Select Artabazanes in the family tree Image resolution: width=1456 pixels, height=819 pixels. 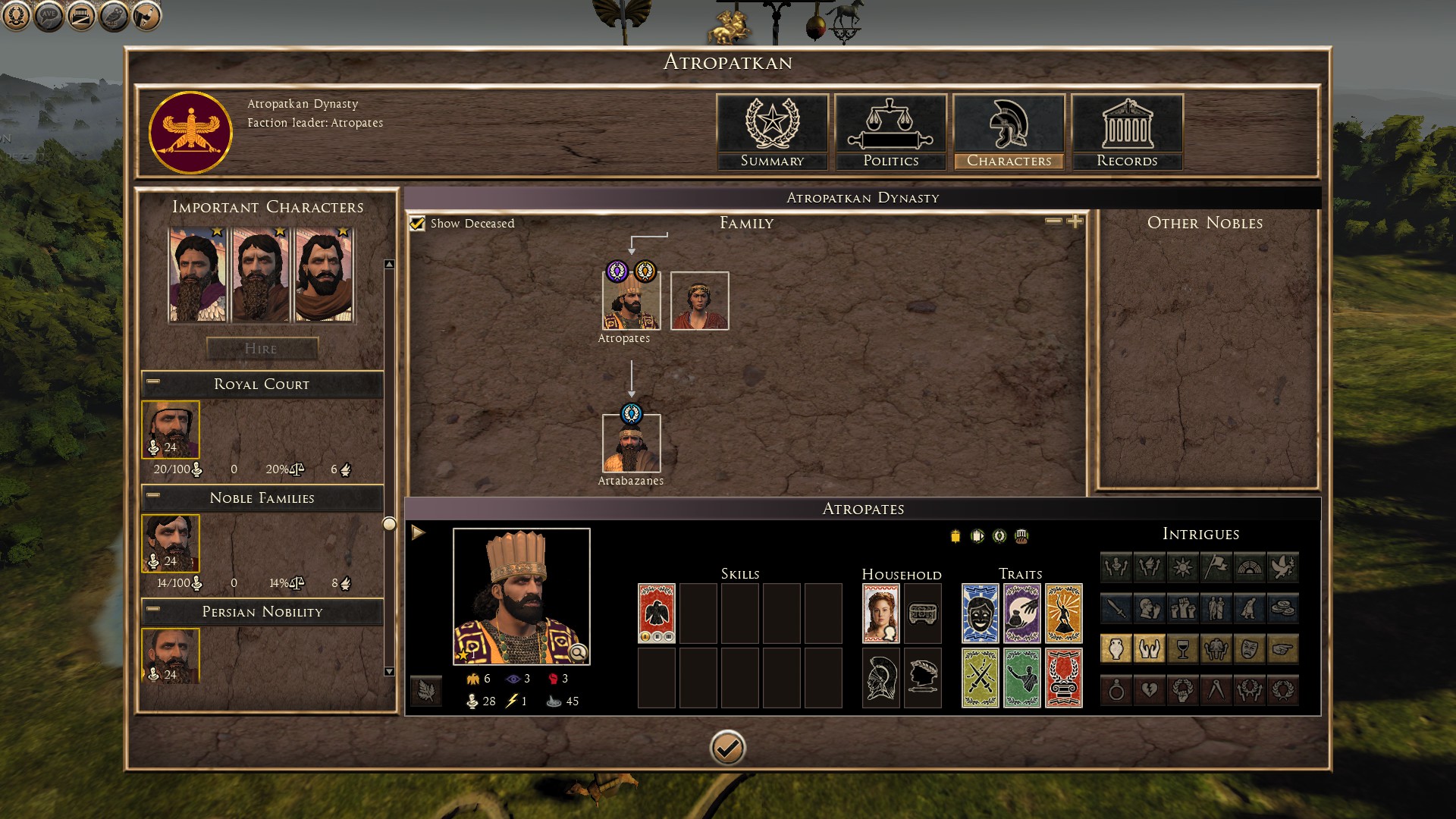pos(631,444)
